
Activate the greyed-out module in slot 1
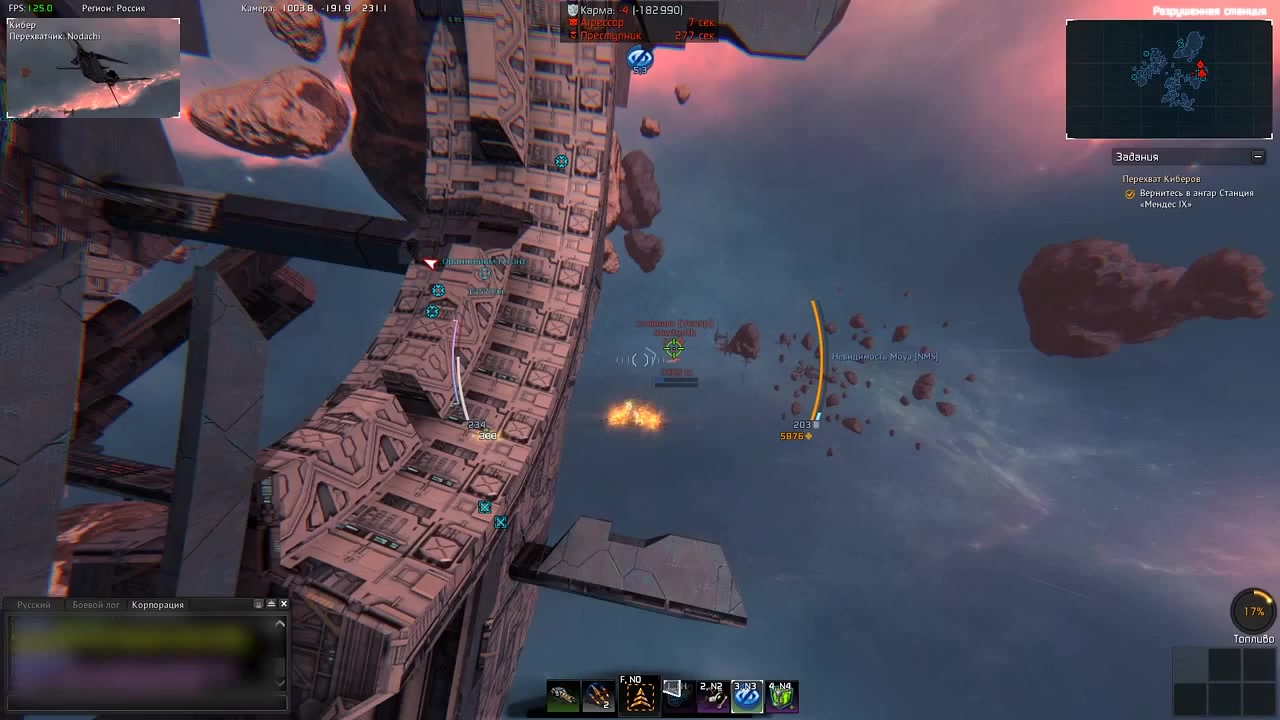click(678, 696)
